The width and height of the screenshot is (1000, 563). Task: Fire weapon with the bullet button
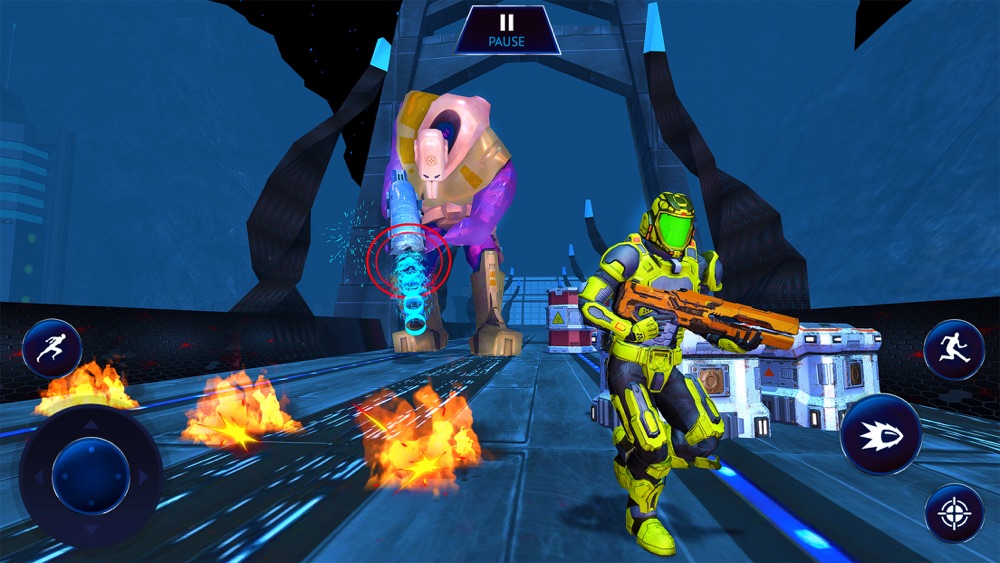coord(880,434)
